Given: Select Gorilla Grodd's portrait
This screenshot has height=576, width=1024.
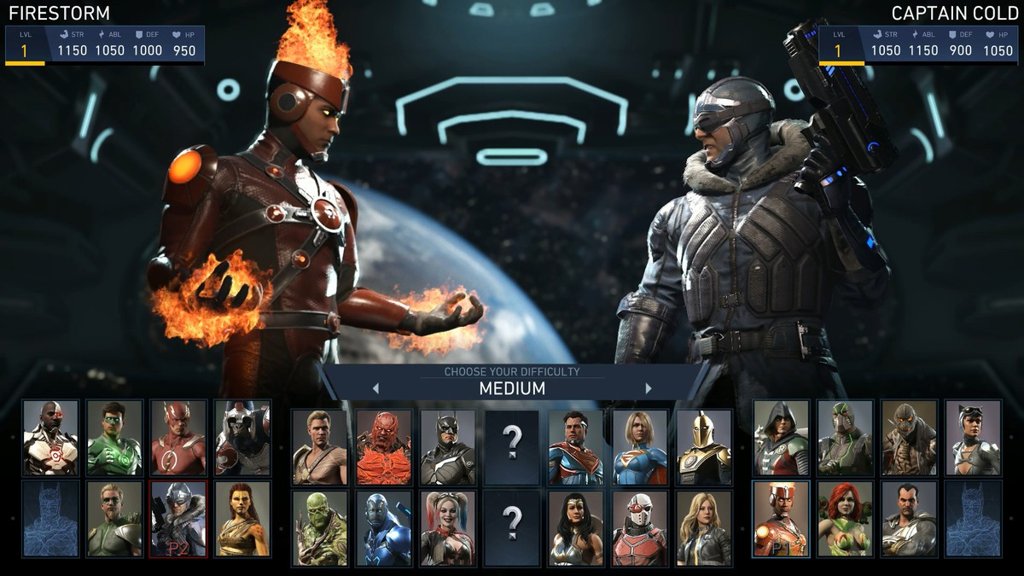Looking at the screenshot, I should [x=242, y=437].
